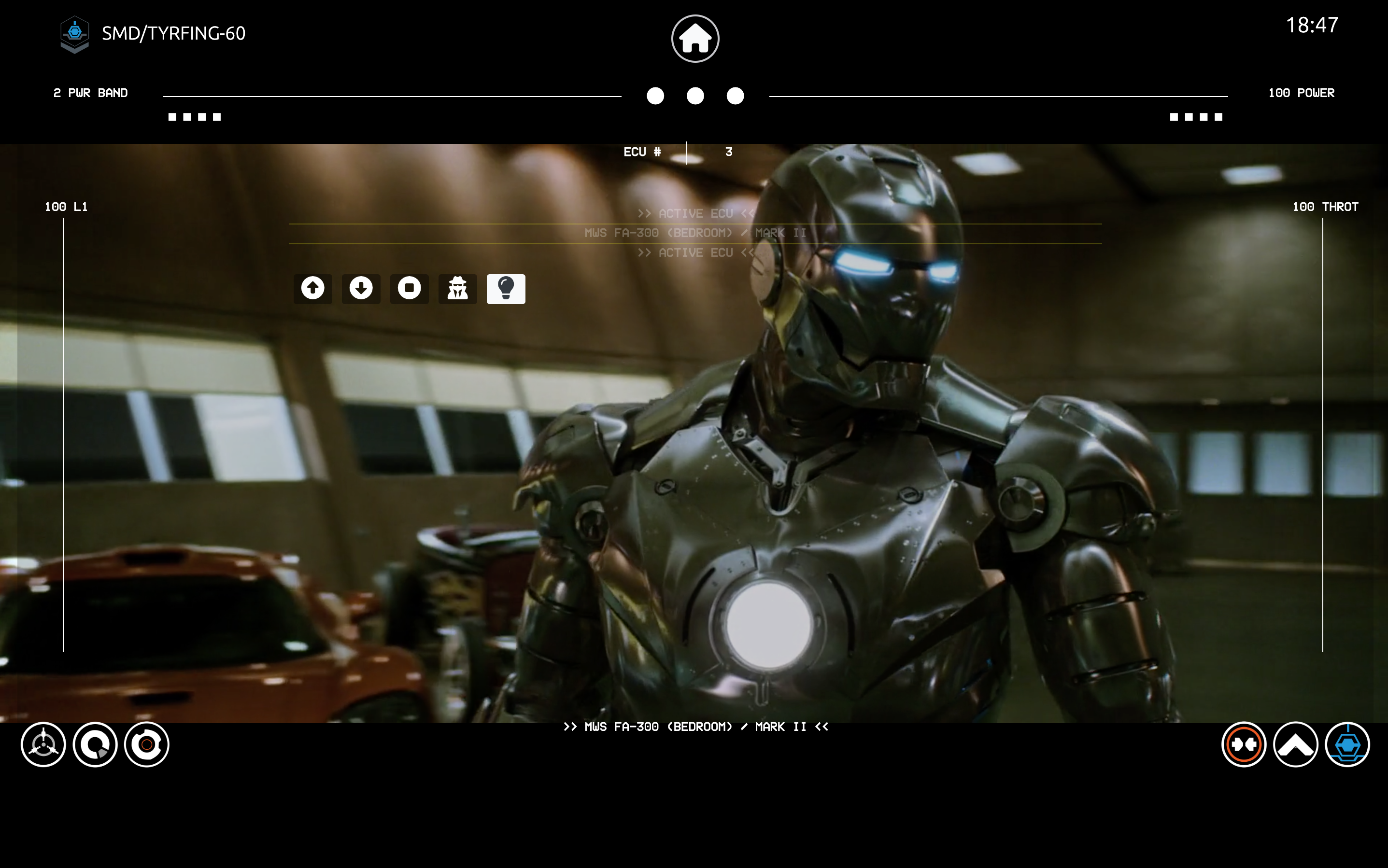
Task: Click the up arrow button
Action: click(313, 288)
